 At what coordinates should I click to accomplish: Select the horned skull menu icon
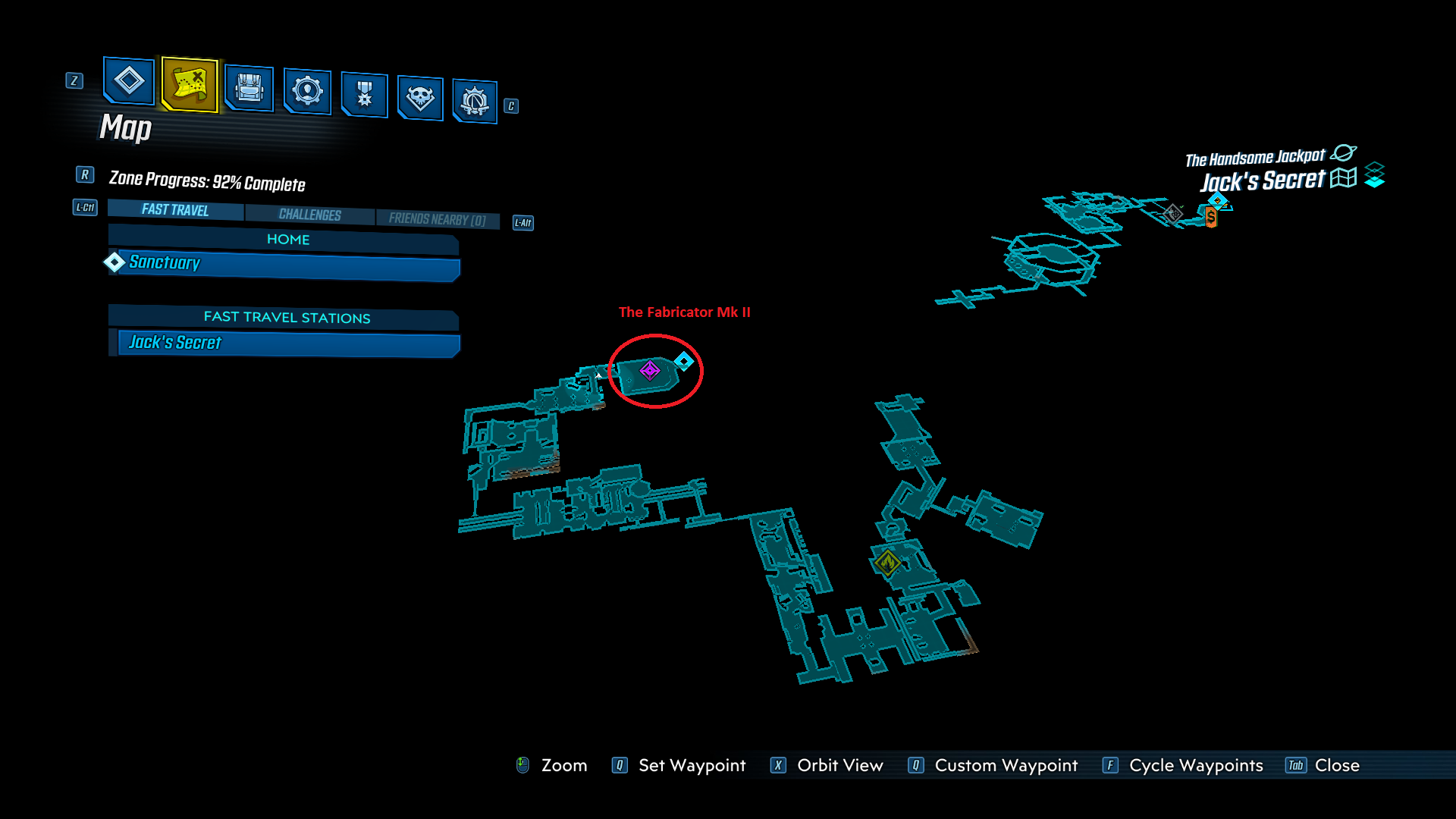[421, 97]
